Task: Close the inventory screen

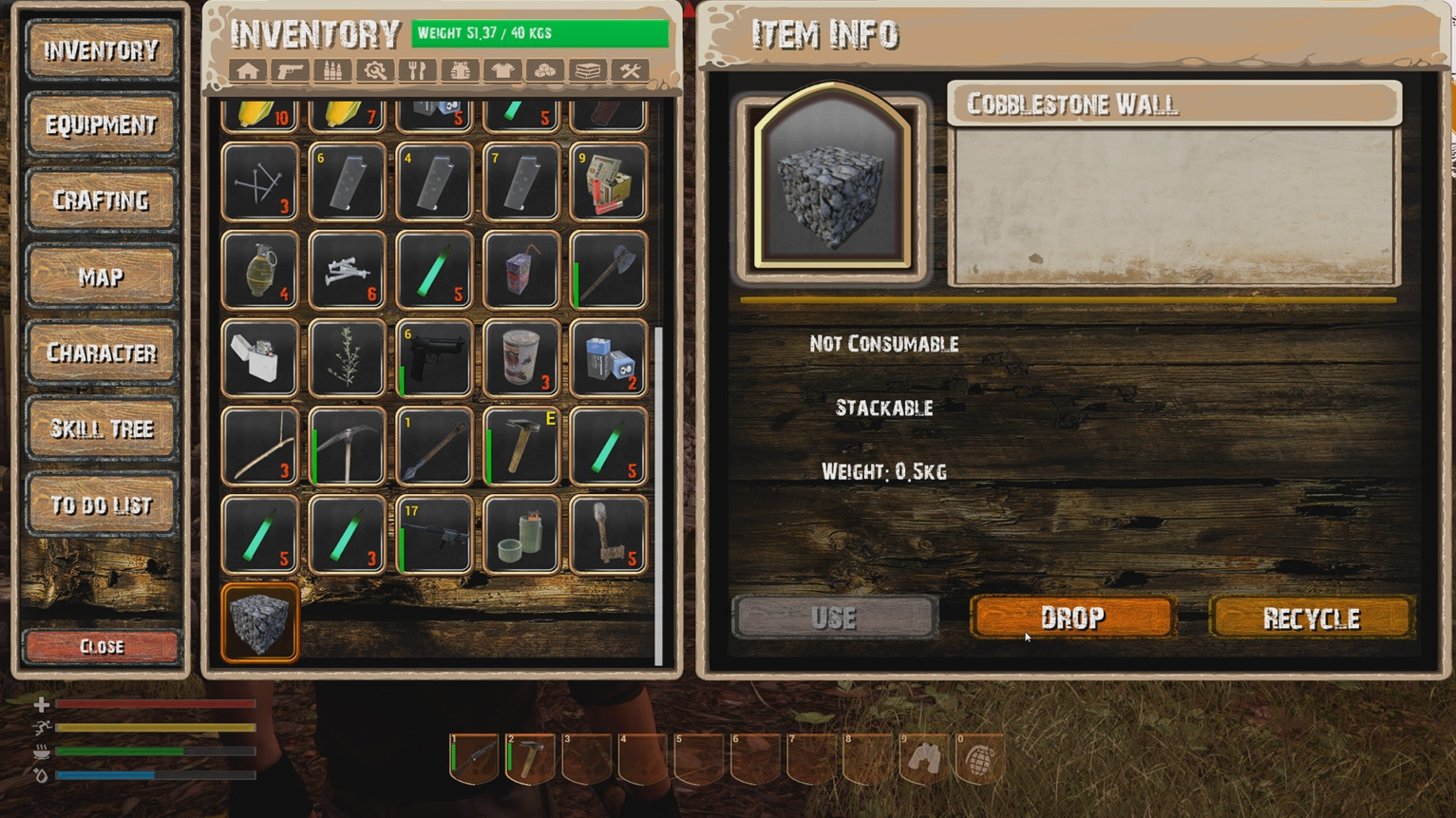Action: click(x=102, y=646)
